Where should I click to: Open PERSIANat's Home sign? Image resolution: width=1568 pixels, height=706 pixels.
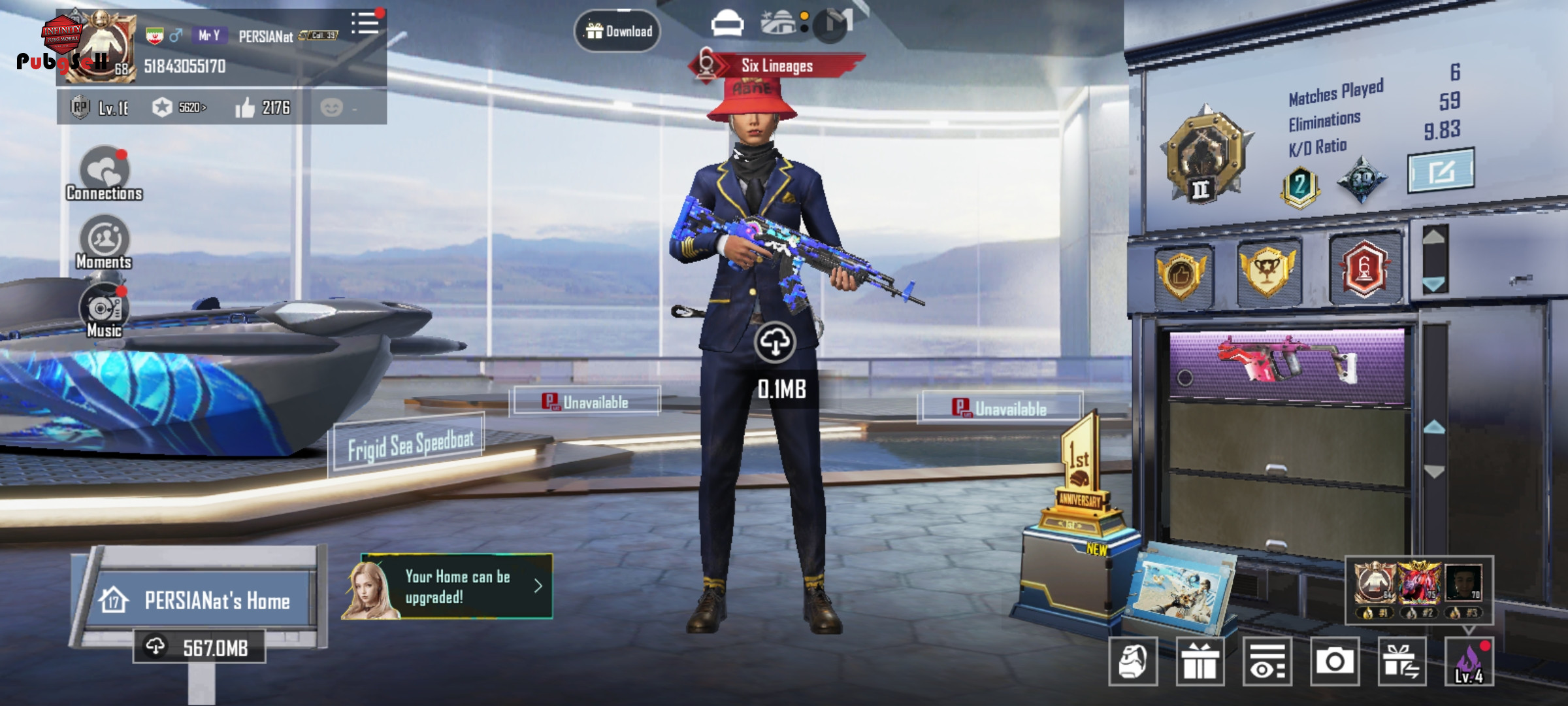point(203,600)
